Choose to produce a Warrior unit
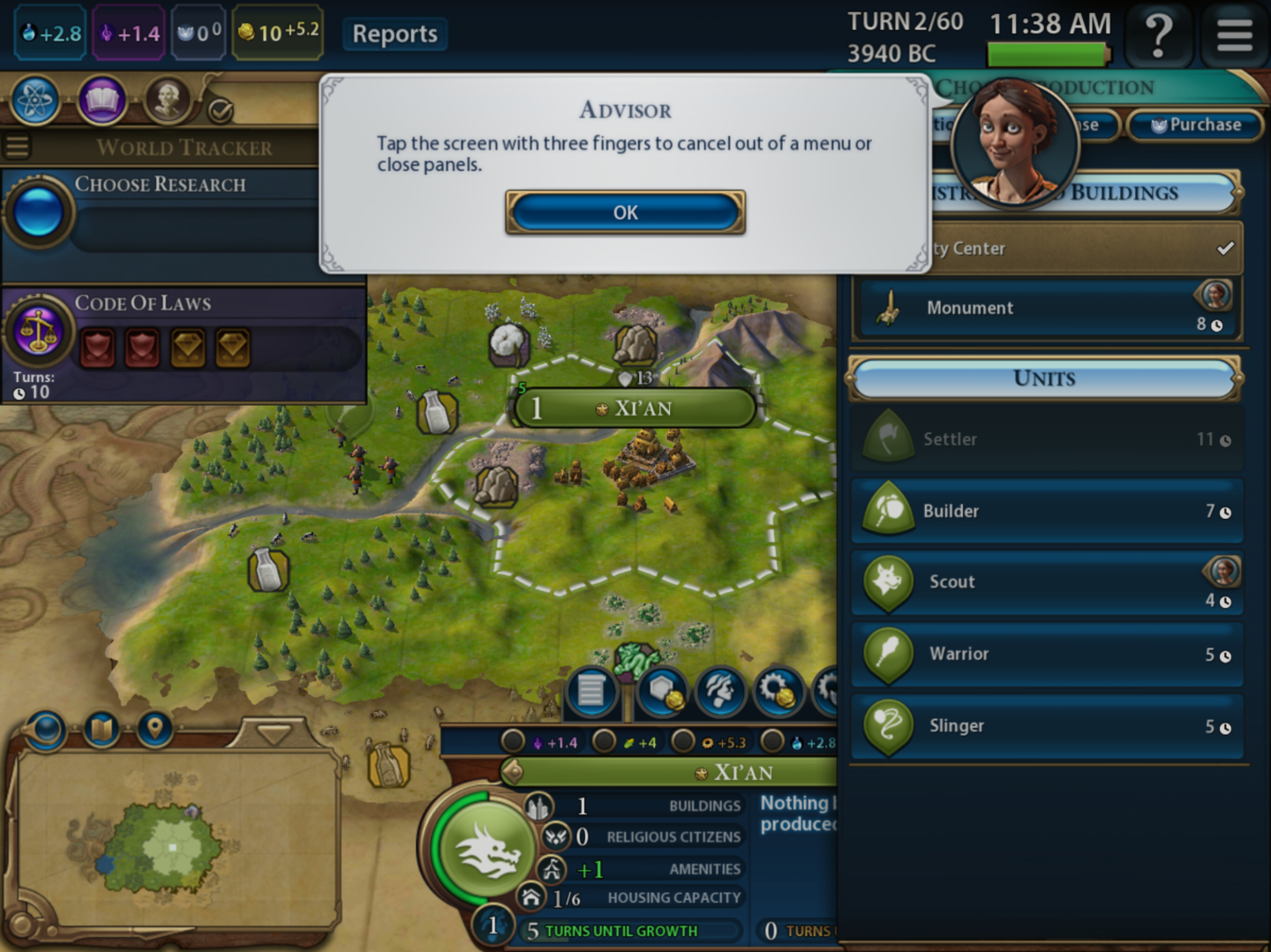The width and height of the screenshot is (1271, 952). 1046,655
